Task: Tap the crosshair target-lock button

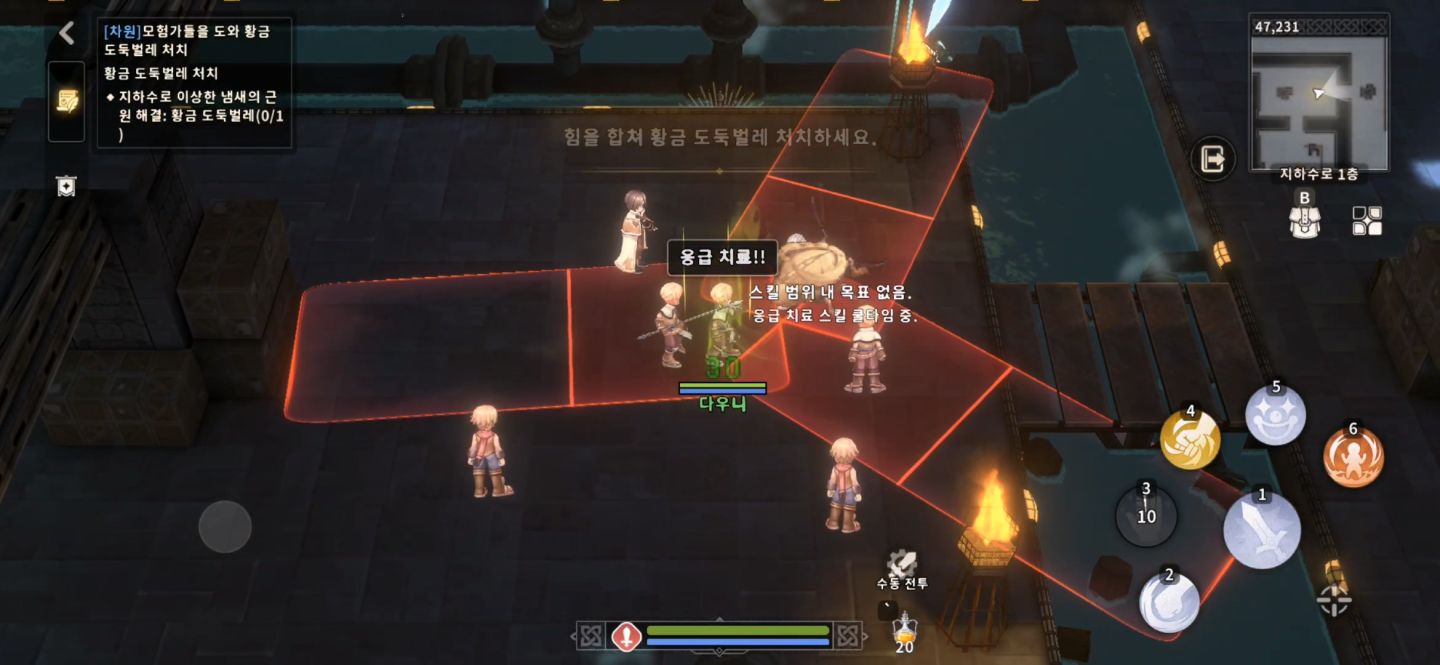Action: click(1335, 600)
